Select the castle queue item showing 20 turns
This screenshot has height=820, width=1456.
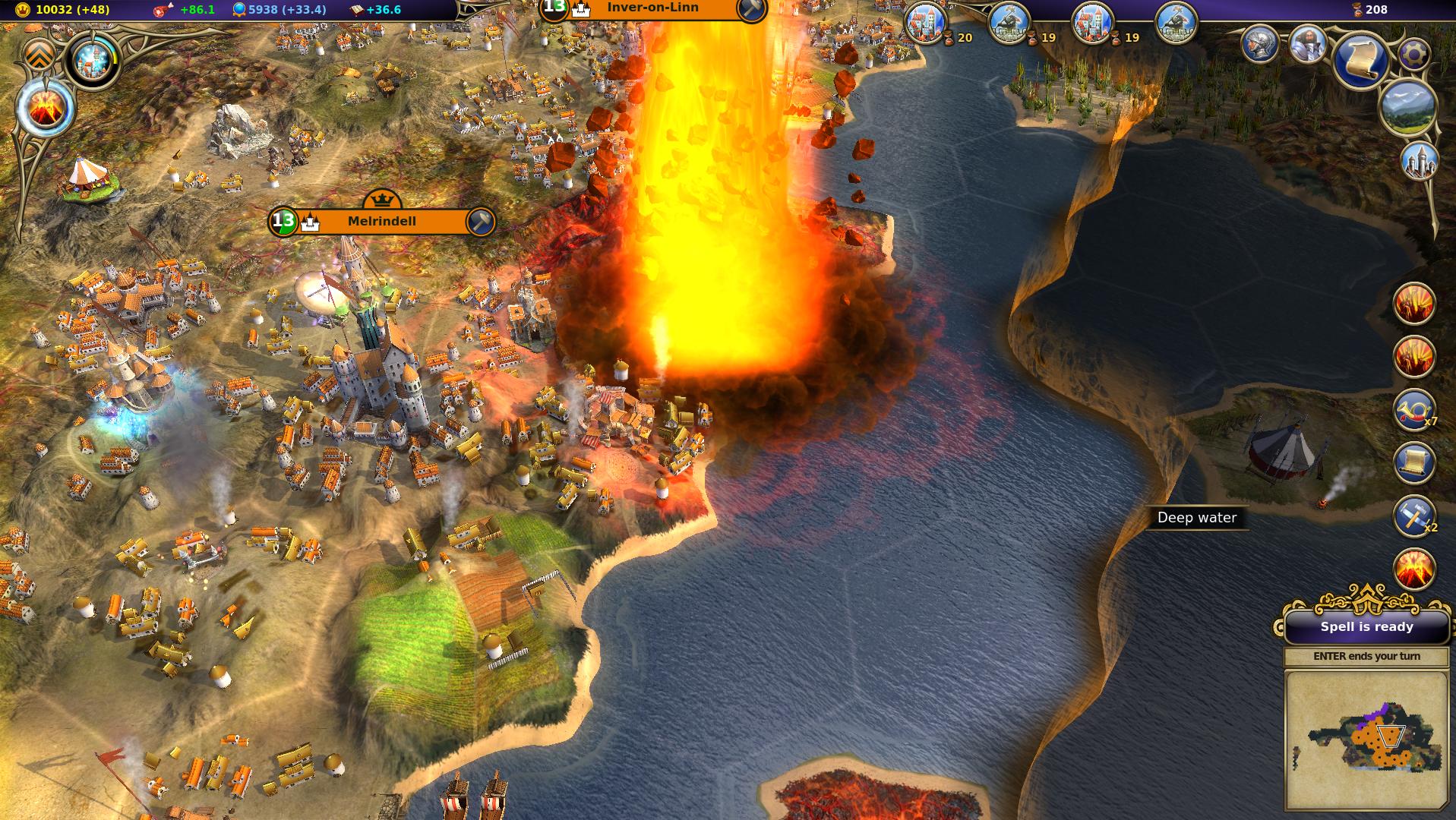tap(926, 24)
